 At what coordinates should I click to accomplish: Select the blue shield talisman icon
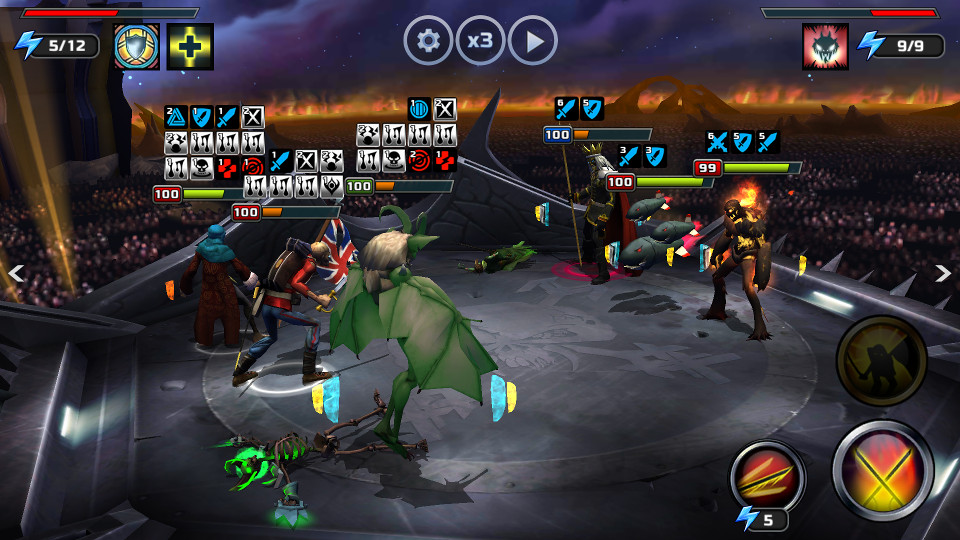click(x=137, y=46)
